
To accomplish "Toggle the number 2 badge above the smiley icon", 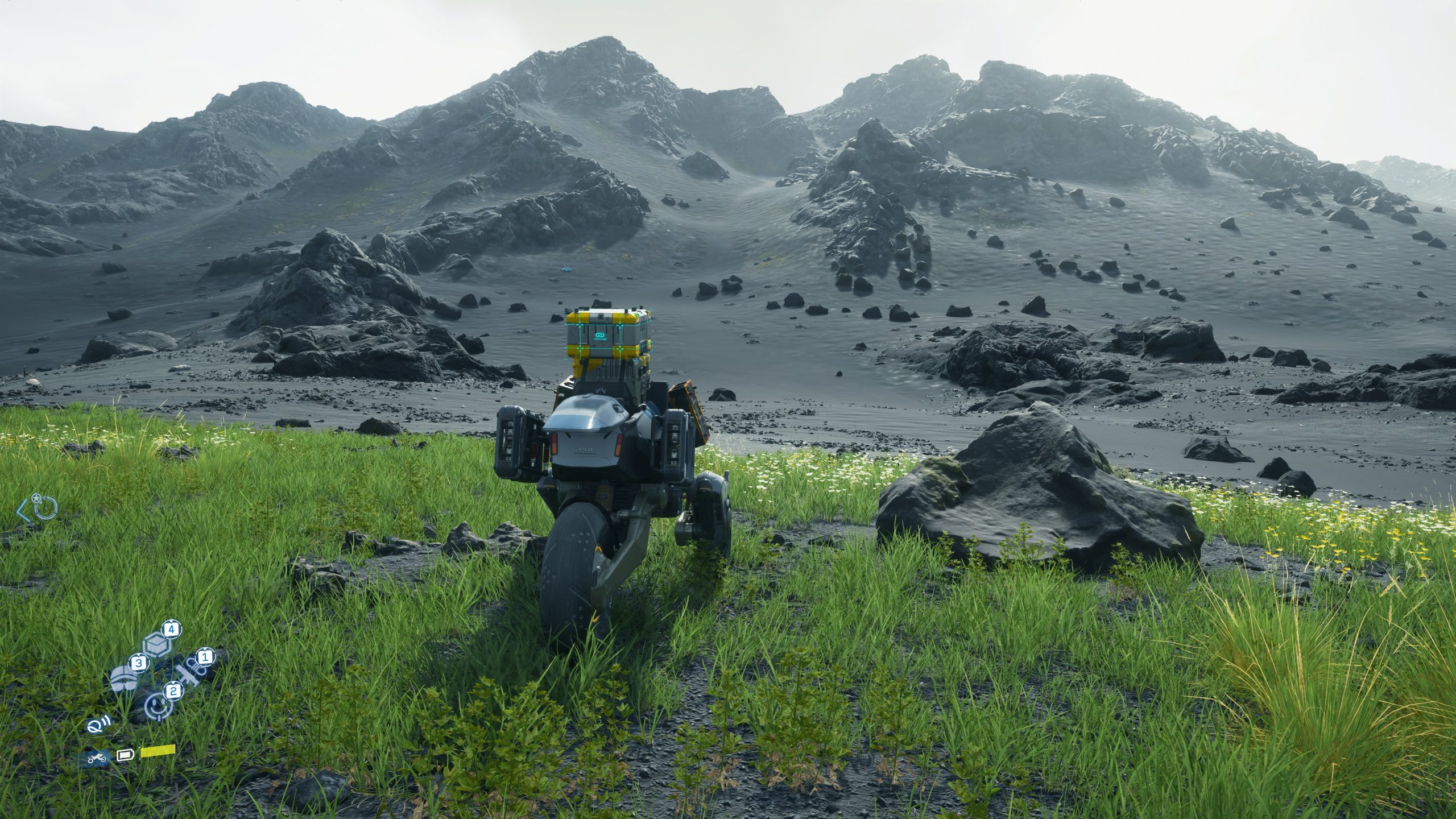I will coord(173,692).
